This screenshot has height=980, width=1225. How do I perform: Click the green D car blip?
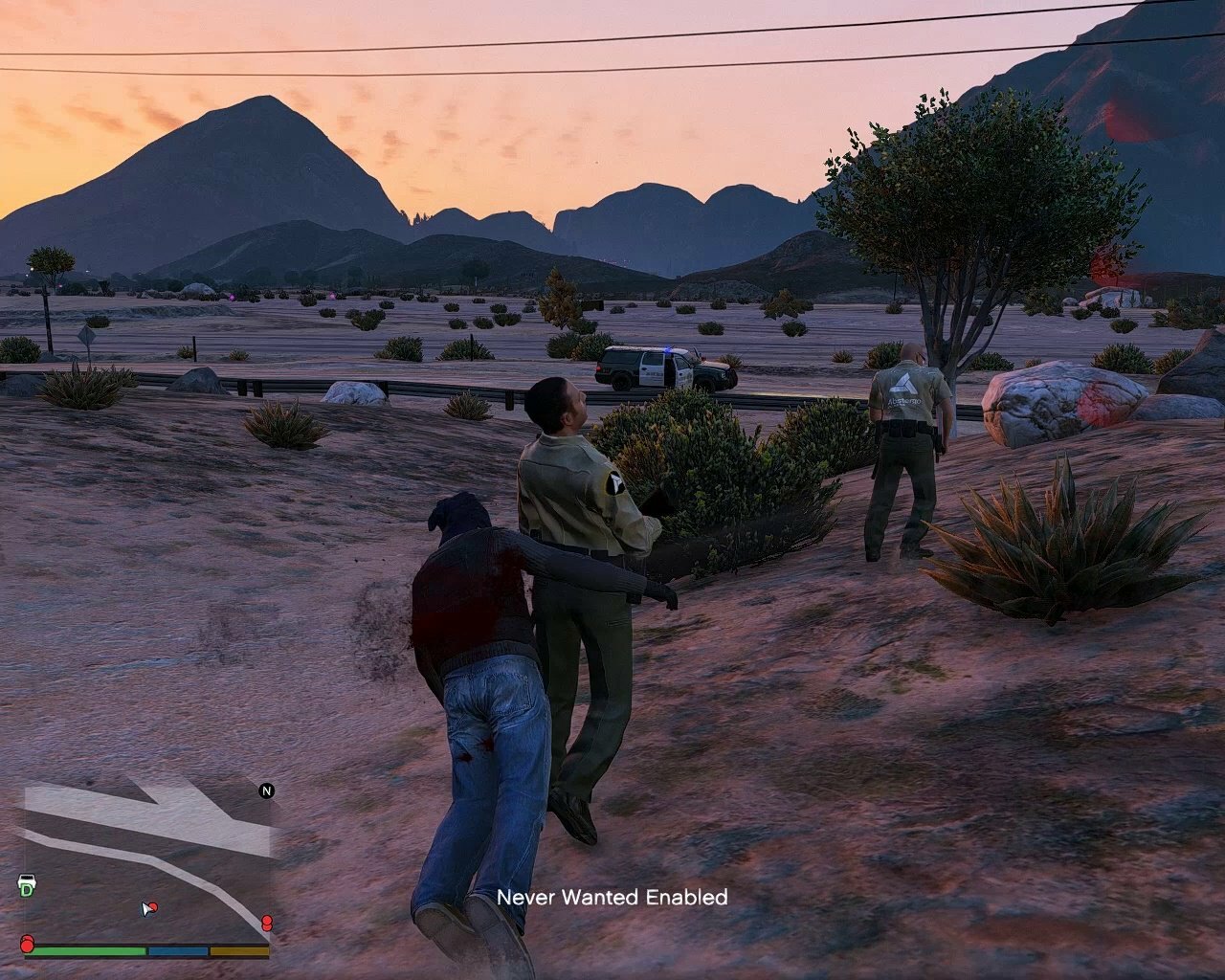click(x=27, y=885)
